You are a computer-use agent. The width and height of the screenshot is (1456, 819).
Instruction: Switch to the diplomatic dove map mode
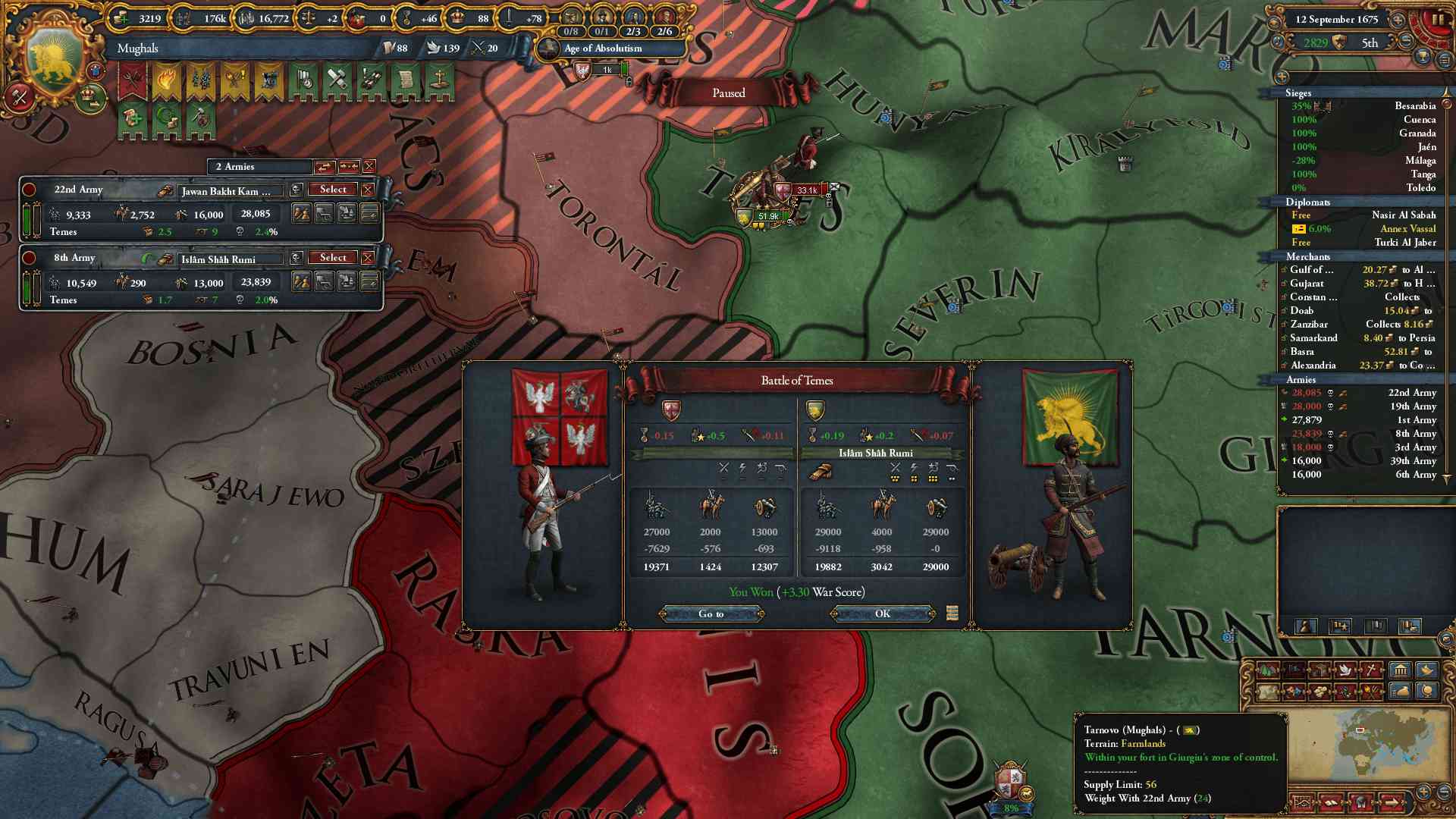pos(1345,670)
